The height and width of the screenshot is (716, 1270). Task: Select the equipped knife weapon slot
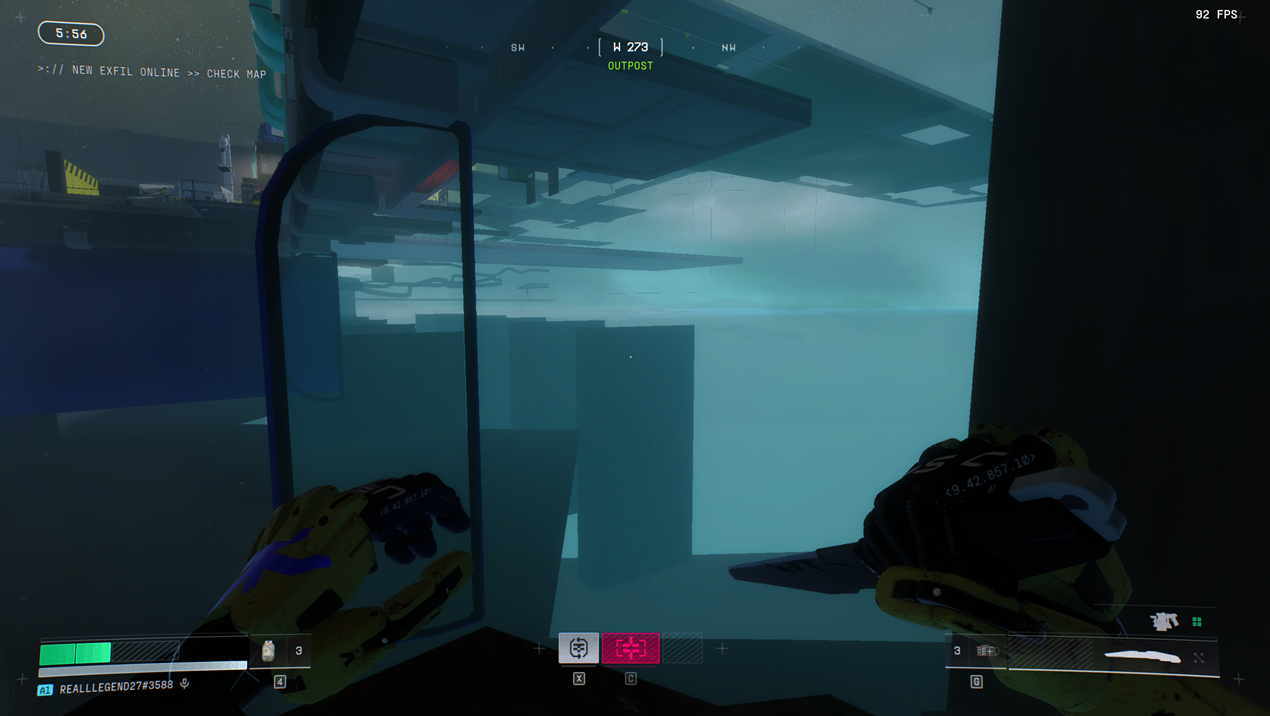point(1143,656)
